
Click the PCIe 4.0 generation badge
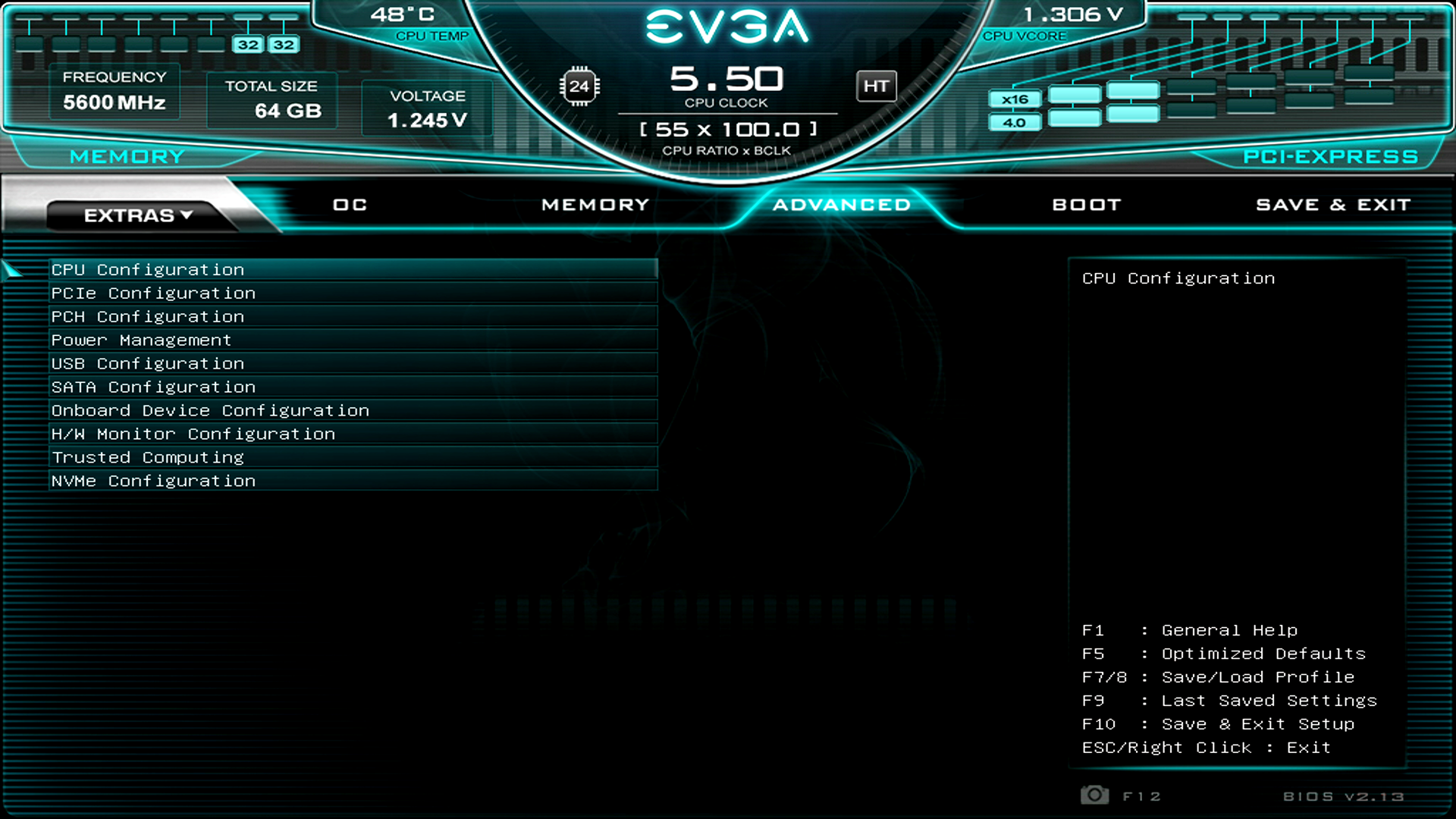pyautogui.click(x=1014, y=121)
